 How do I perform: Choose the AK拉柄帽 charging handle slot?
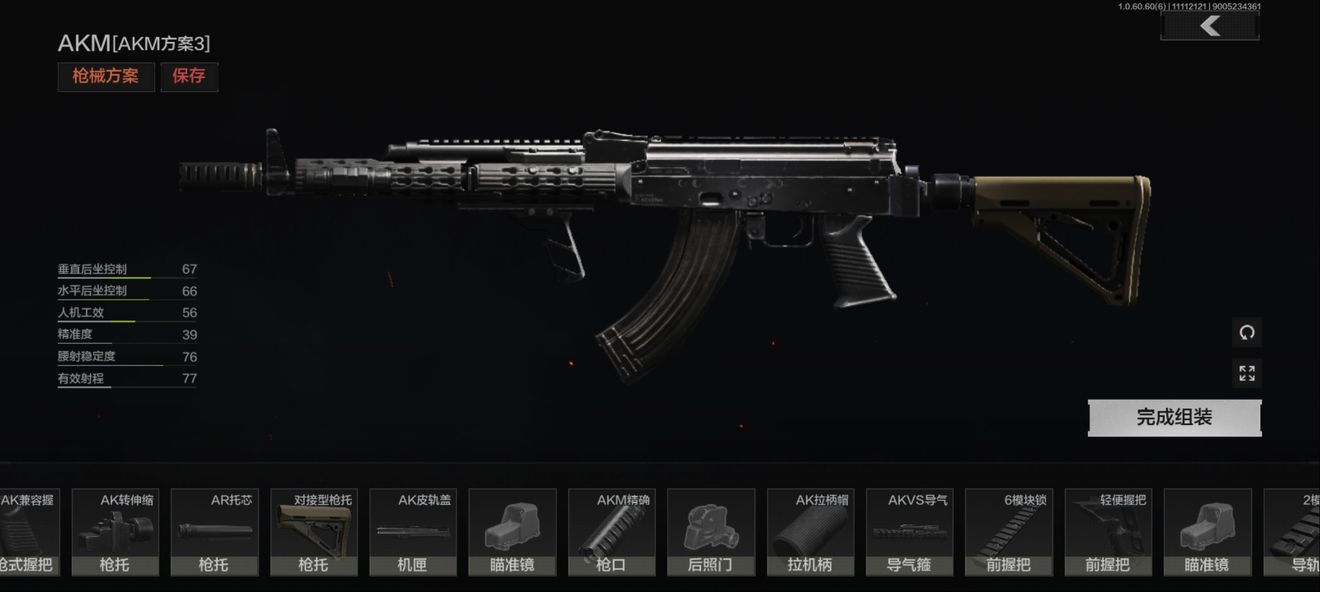click(810, 532)
